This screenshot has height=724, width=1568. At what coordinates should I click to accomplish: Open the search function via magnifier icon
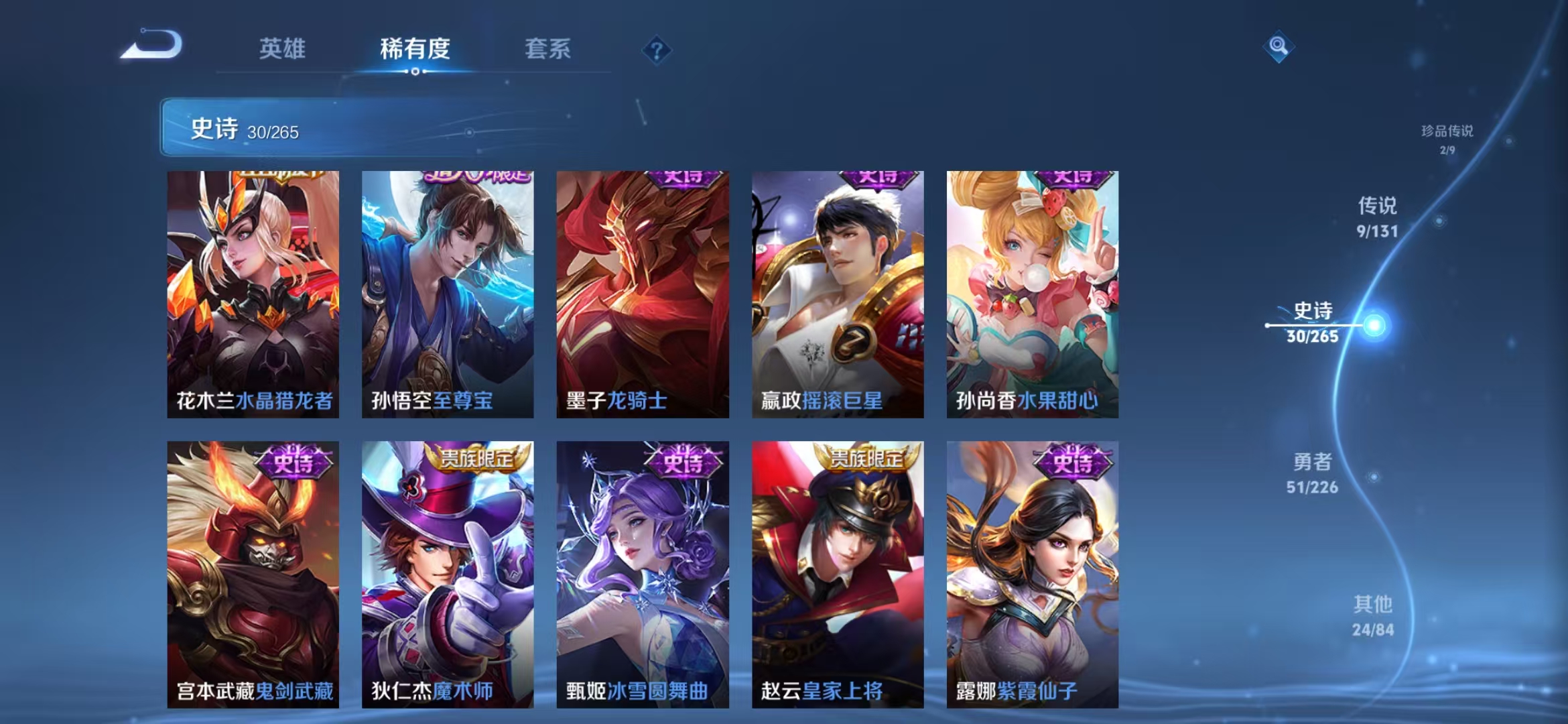click(1279, 46)
